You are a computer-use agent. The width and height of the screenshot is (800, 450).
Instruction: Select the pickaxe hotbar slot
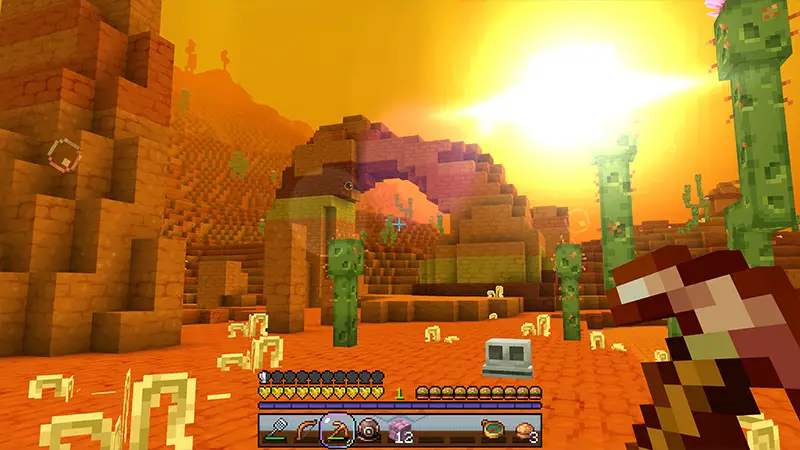tap(338, 430)
